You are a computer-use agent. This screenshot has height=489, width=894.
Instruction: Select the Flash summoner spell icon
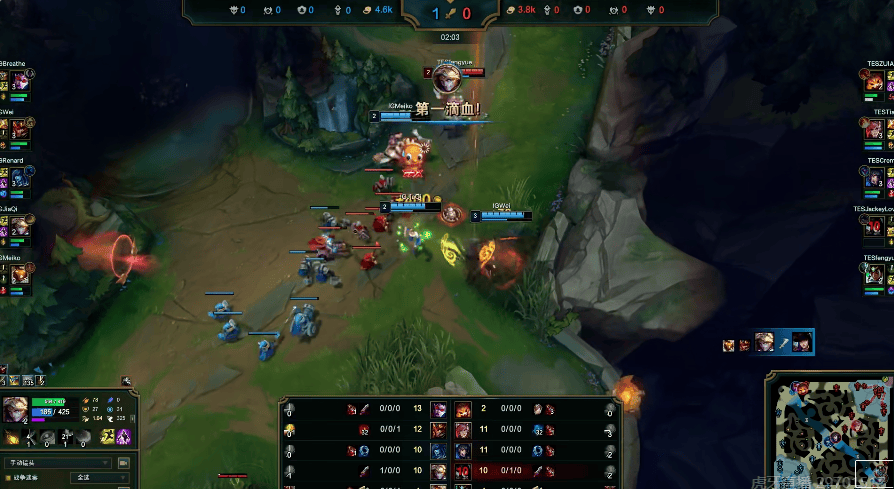tap(107, 437)
